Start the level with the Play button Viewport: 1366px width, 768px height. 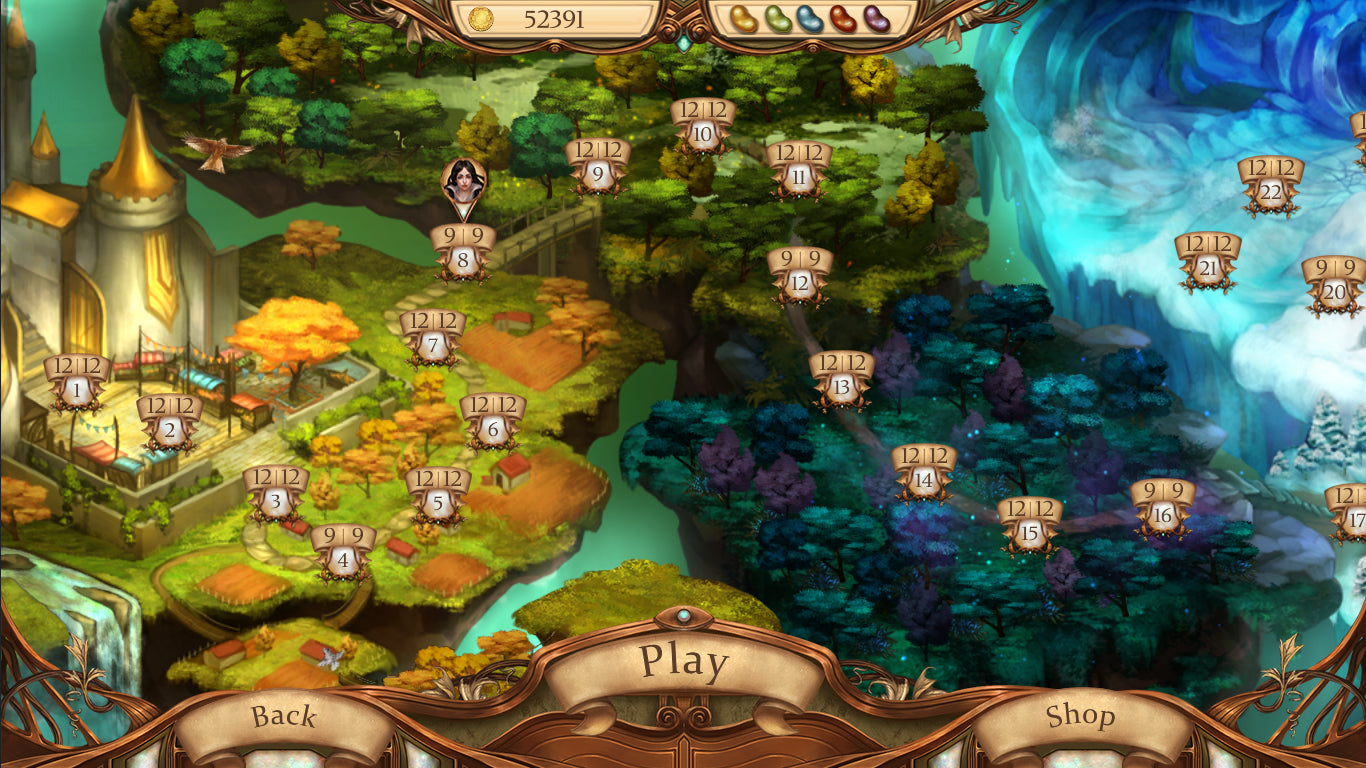(x=684, y=662)
